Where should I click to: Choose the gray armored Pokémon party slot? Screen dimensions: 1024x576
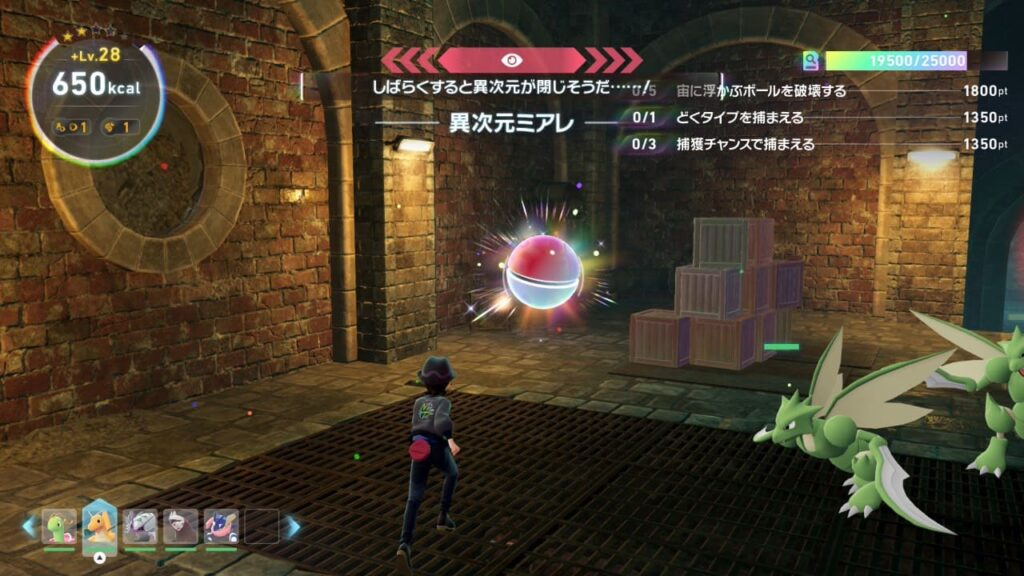click(140, 527)
